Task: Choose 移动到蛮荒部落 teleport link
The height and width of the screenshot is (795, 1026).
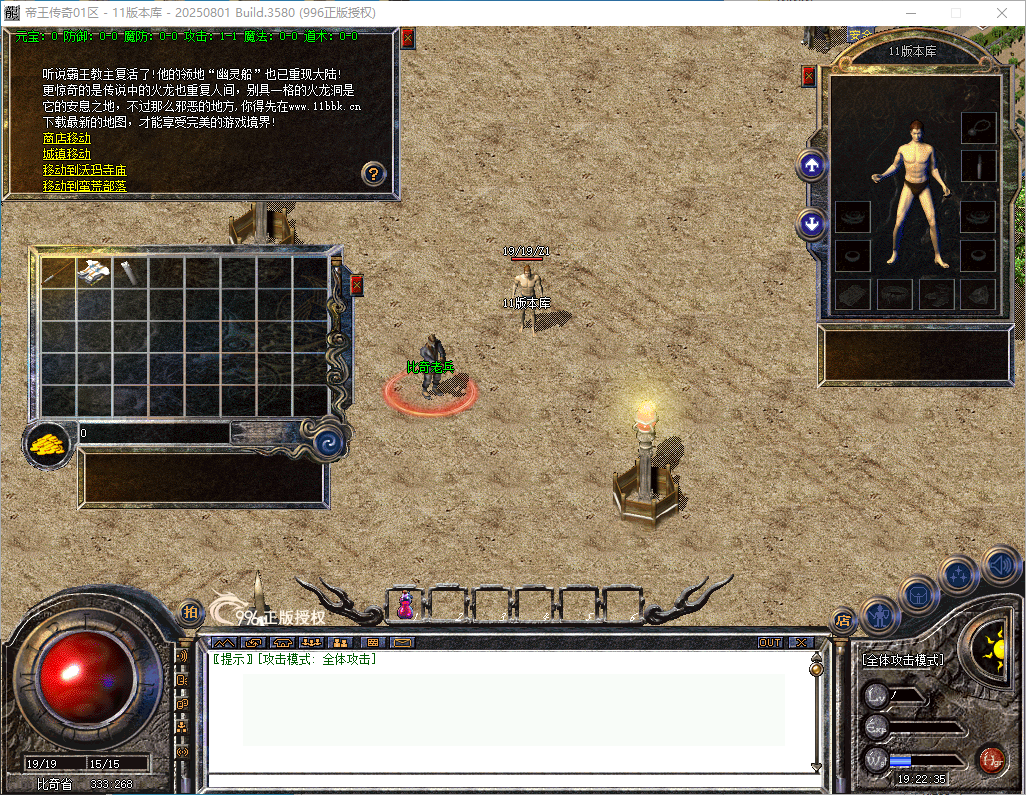Action: 84,186
